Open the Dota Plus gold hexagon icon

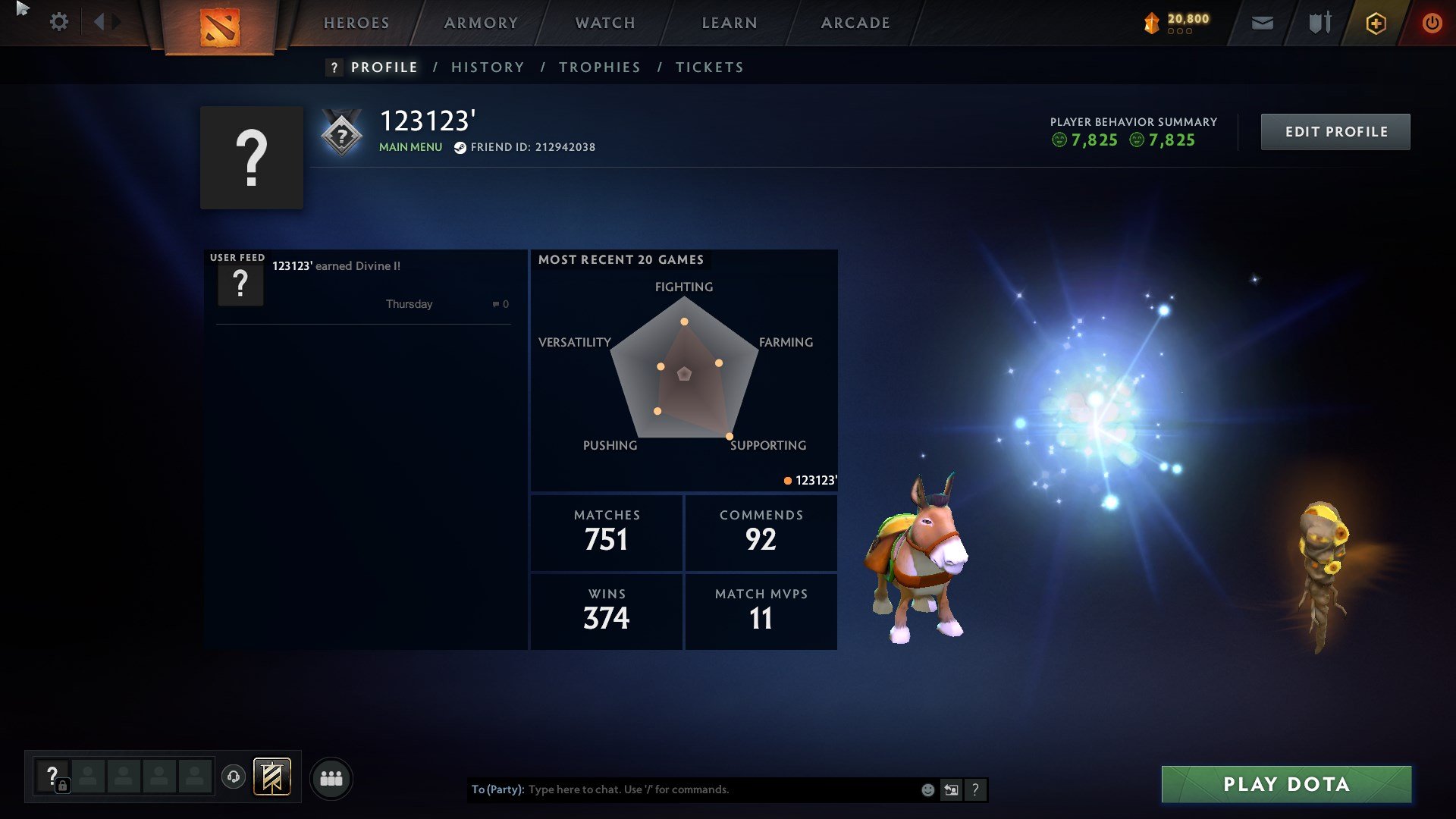coord(1376,24)
